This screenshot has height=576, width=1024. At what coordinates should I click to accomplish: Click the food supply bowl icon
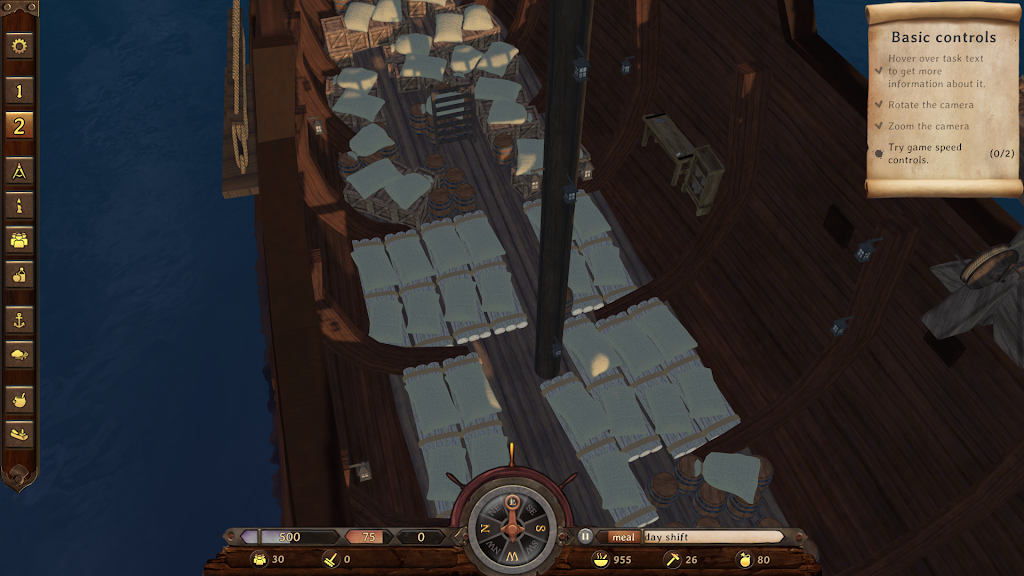click(601, 560)
